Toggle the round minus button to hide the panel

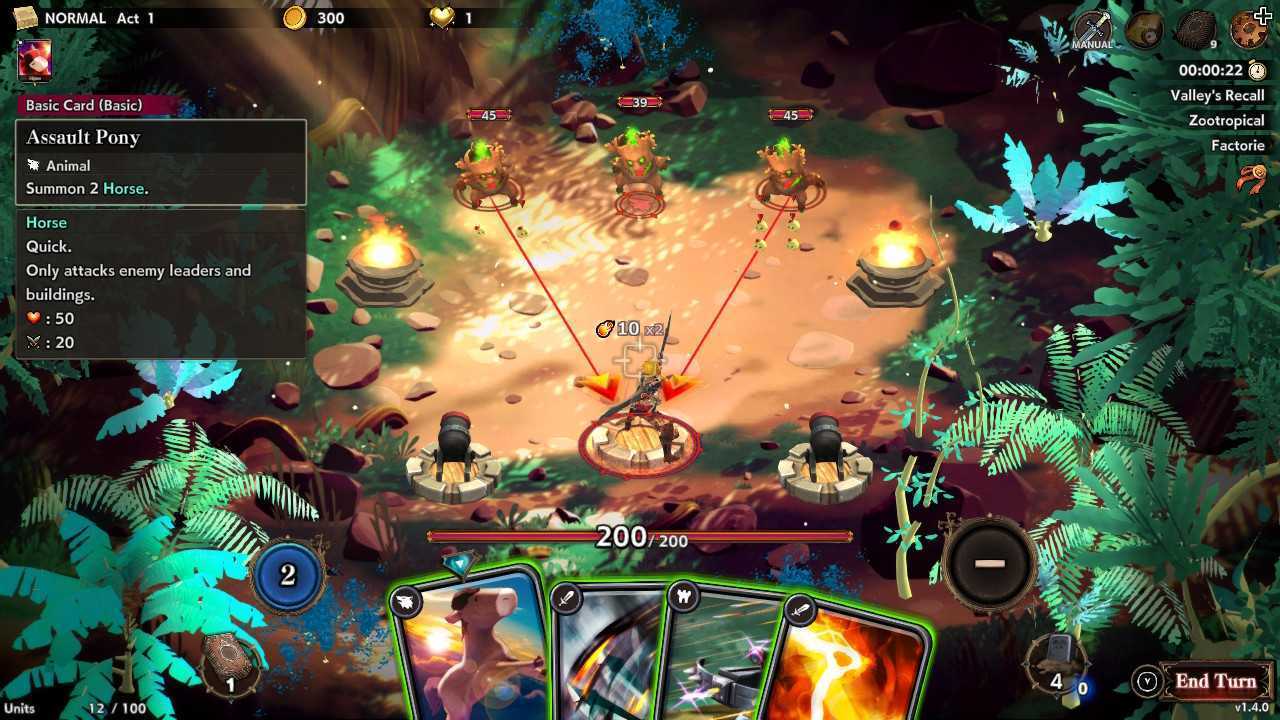click(989, 562)
